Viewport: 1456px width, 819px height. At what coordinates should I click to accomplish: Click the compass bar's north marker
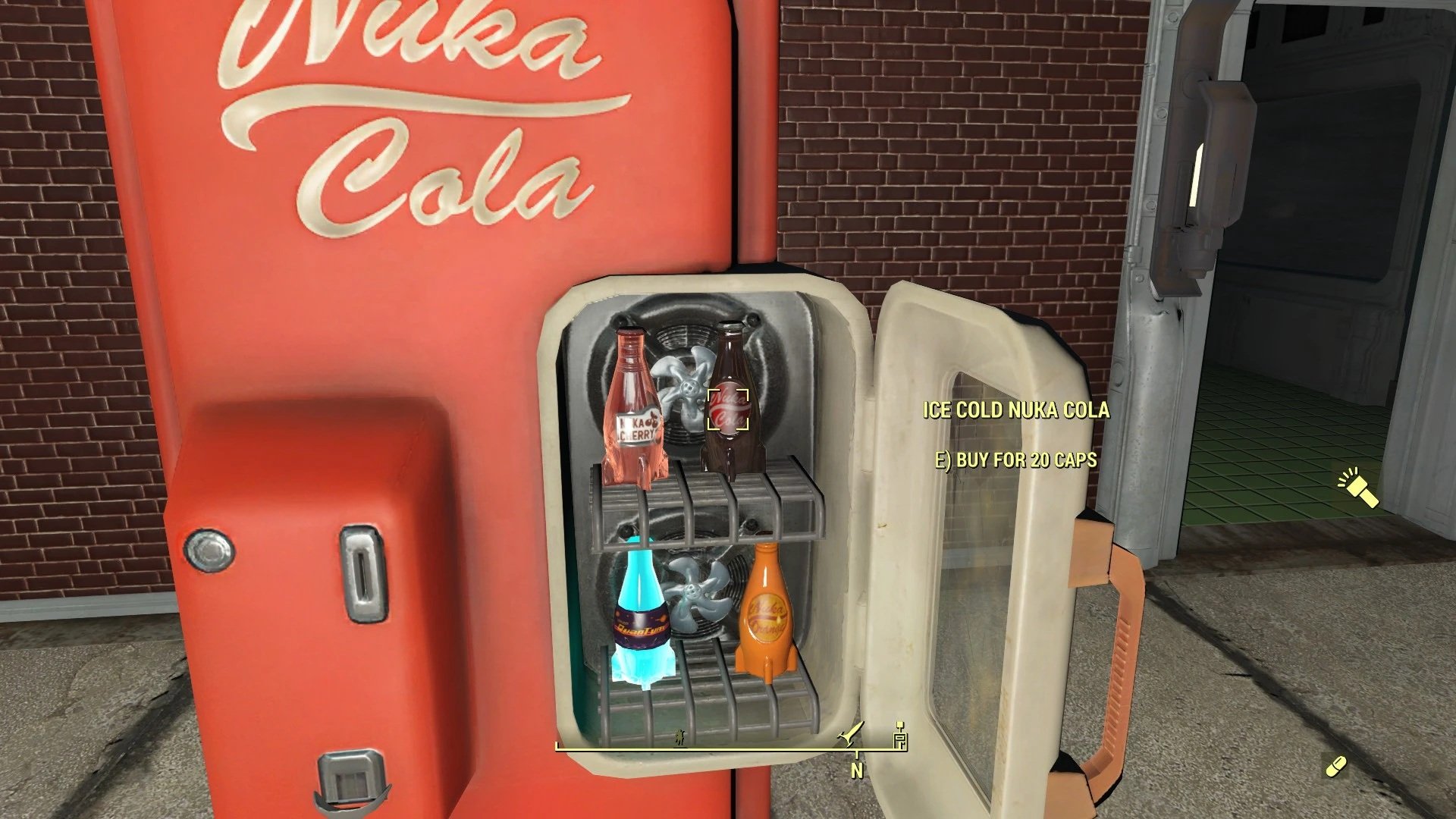click(857, 769)
